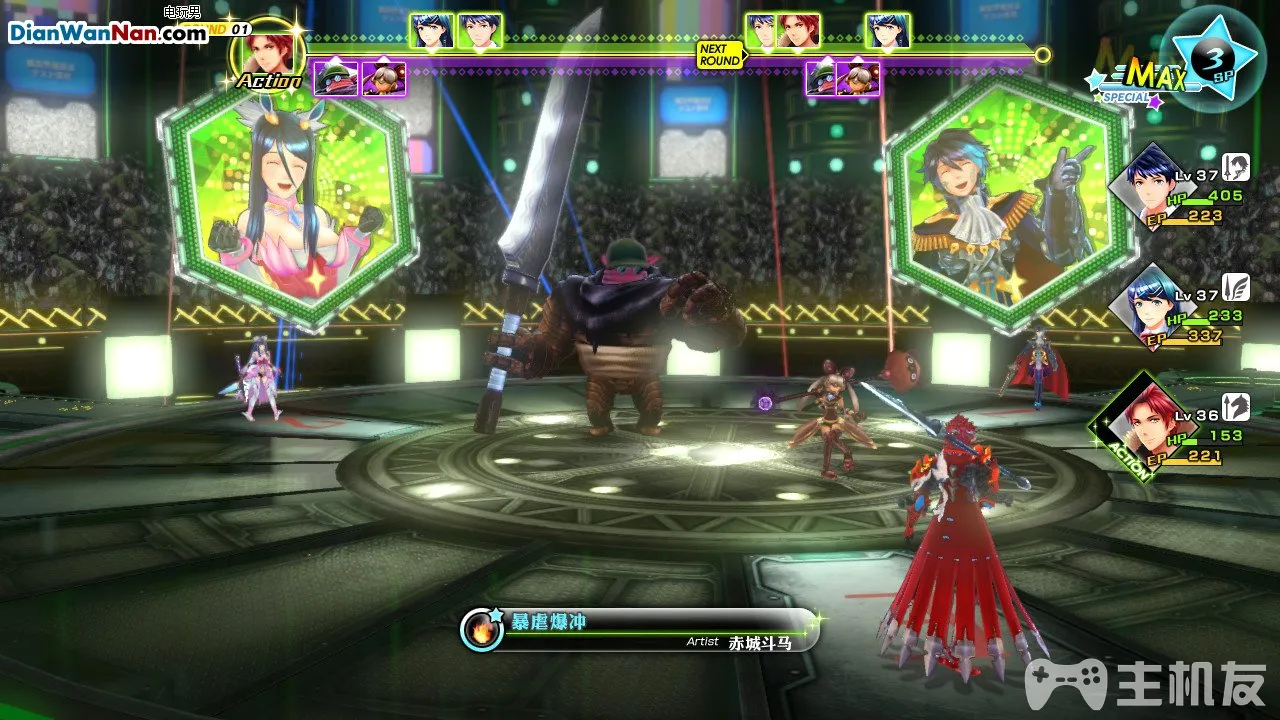
Task: Click the fire skill icon on the banner
Action: pos(482,631)
